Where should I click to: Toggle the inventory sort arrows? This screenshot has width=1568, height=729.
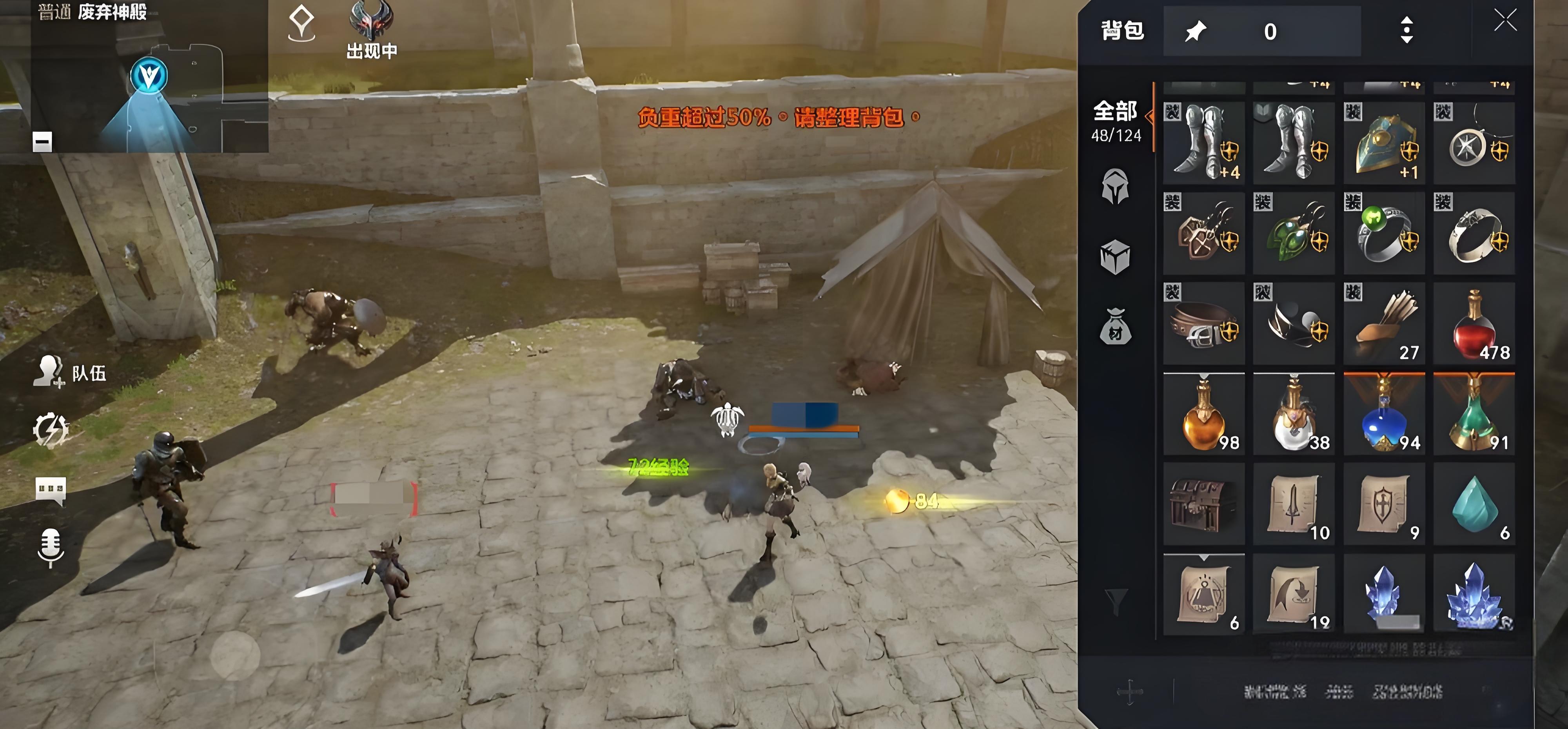(x=1406, y=31)
